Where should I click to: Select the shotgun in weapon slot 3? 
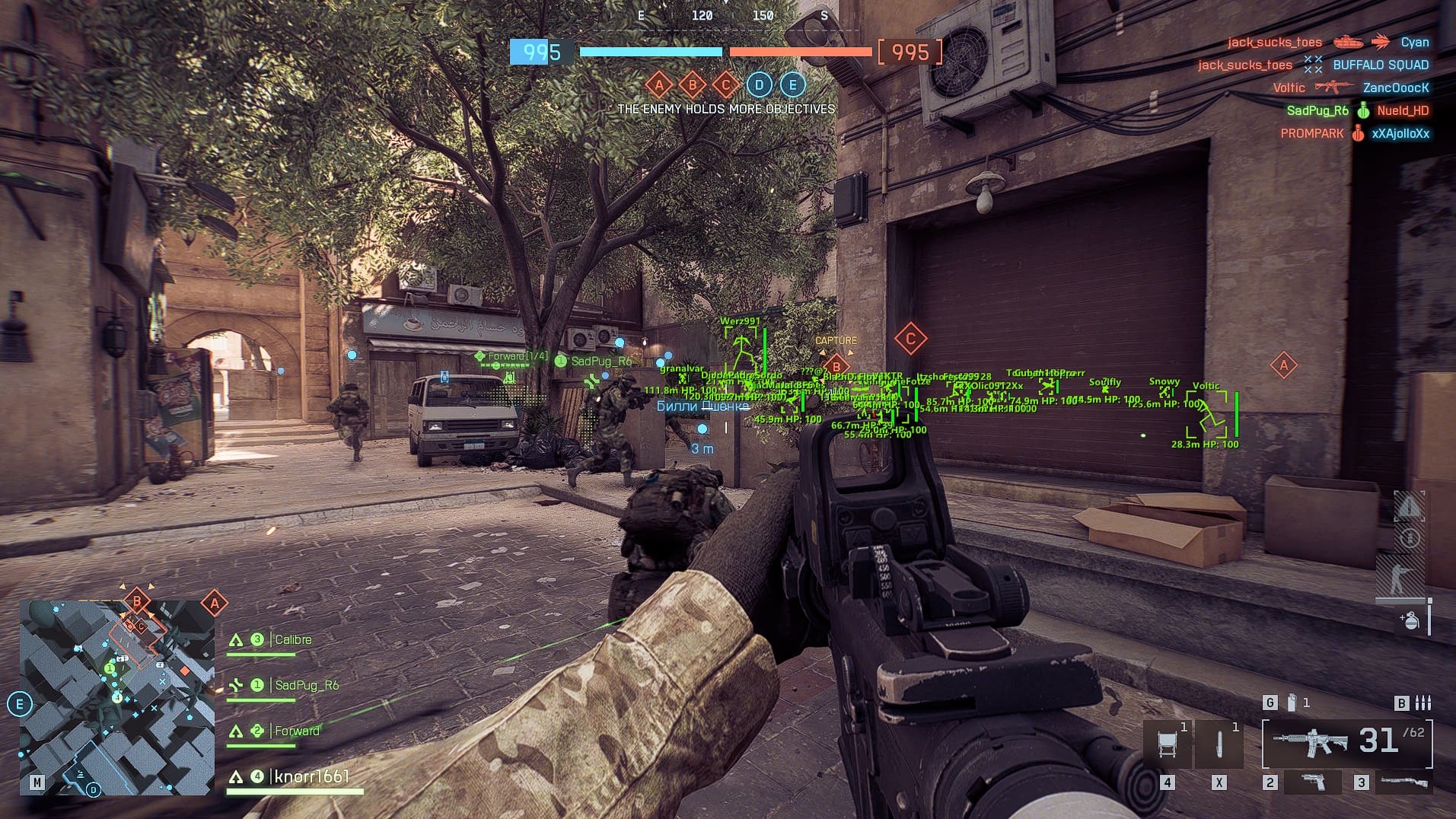(1403, 782)
